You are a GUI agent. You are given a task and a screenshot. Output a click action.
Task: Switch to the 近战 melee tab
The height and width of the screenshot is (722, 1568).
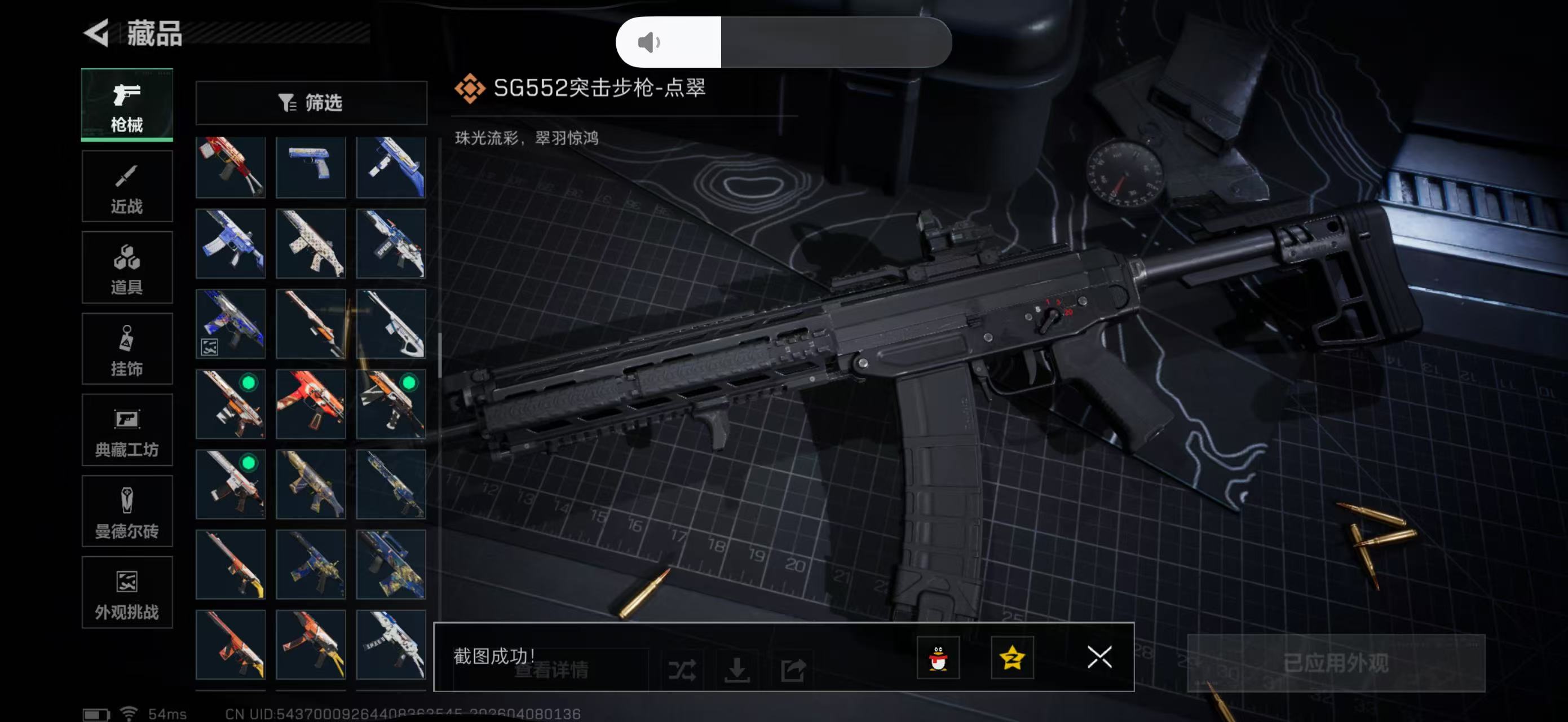click(x=127, y=186)
